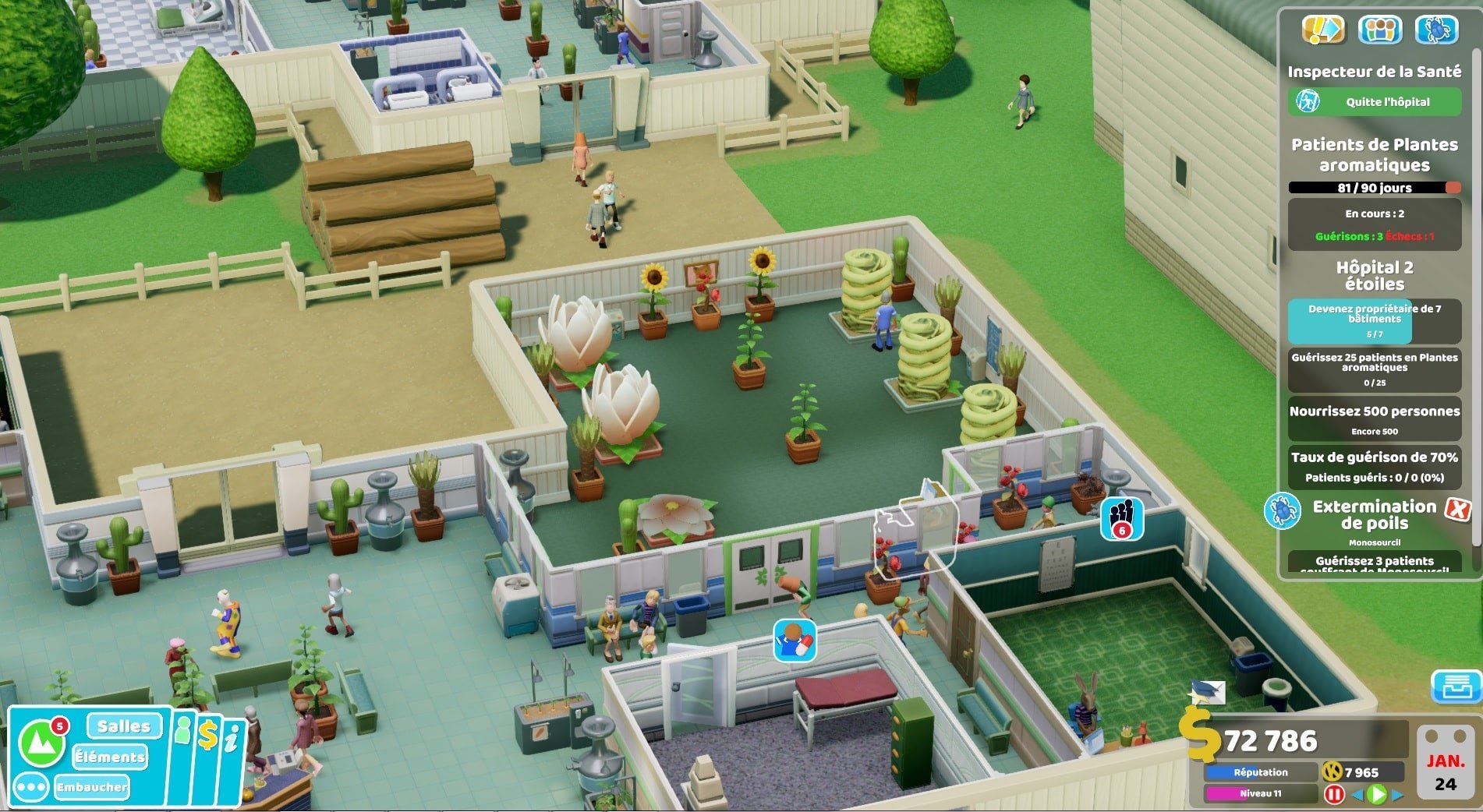Image resolution: width=1483 pixels, height=812 pixels.
Task: Click the Embaucher hire staff button
Action: pos(92,787)
